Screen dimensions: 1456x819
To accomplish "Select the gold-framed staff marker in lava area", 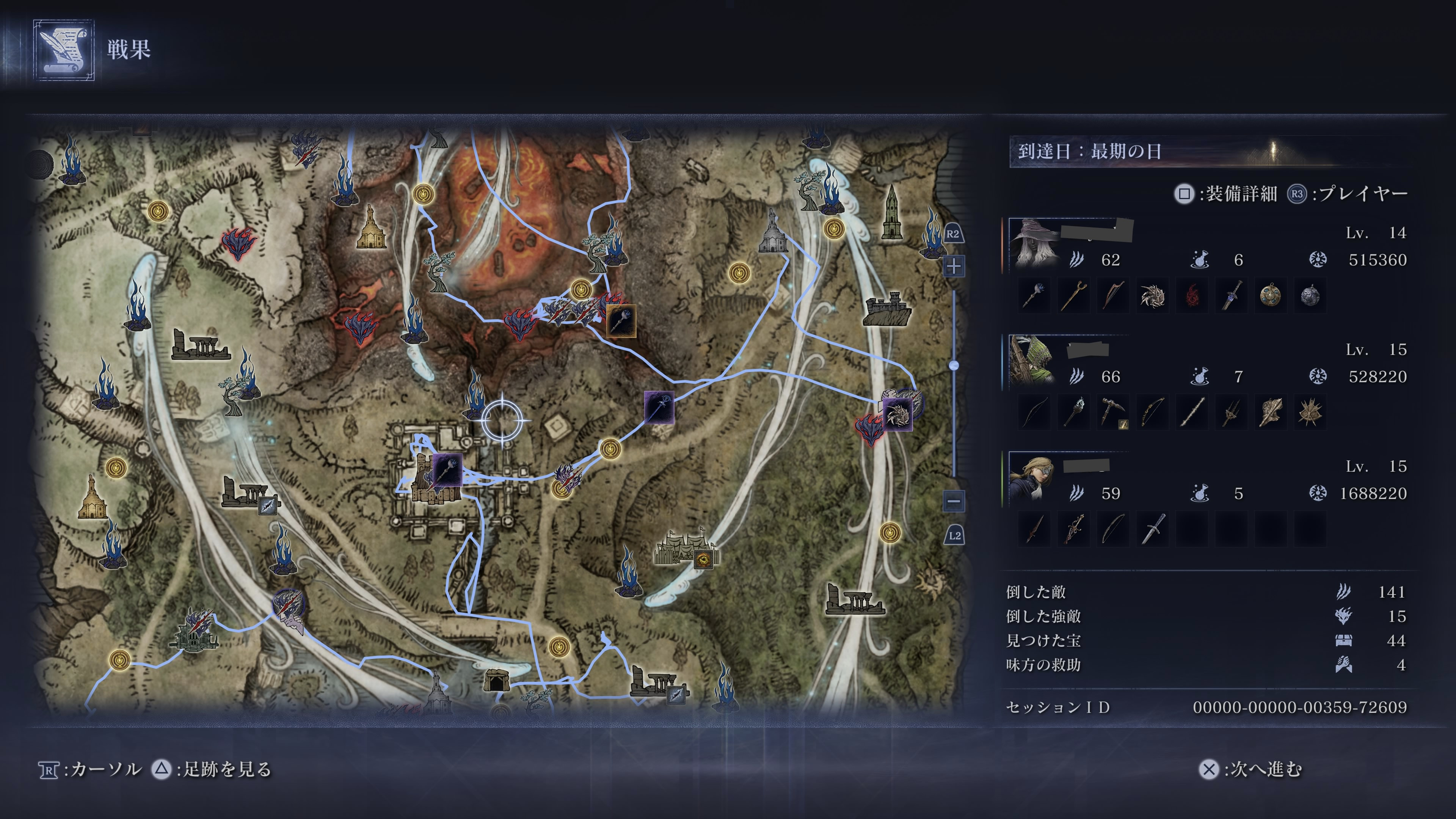I will (x=621, y=321).
